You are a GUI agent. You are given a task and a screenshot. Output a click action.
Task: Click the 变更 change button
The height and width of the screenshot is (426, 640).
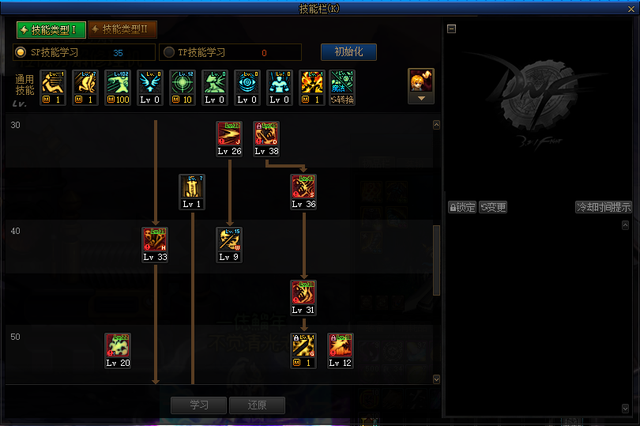(x=493, y=208)
